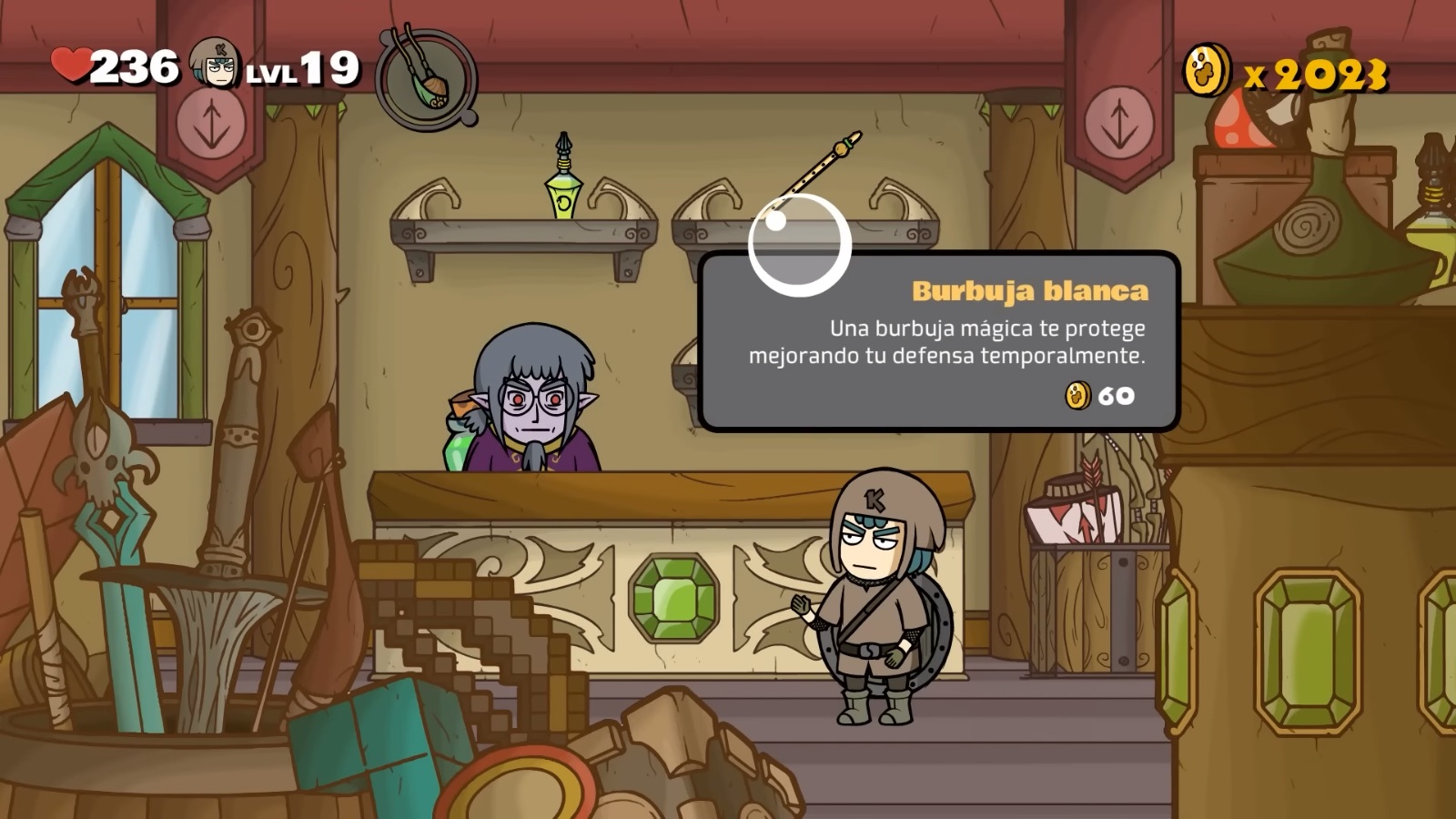This screenshot has height=819, width=1456.
Task: Click the player portrait beside level
Action: click(x=216, y=66)
